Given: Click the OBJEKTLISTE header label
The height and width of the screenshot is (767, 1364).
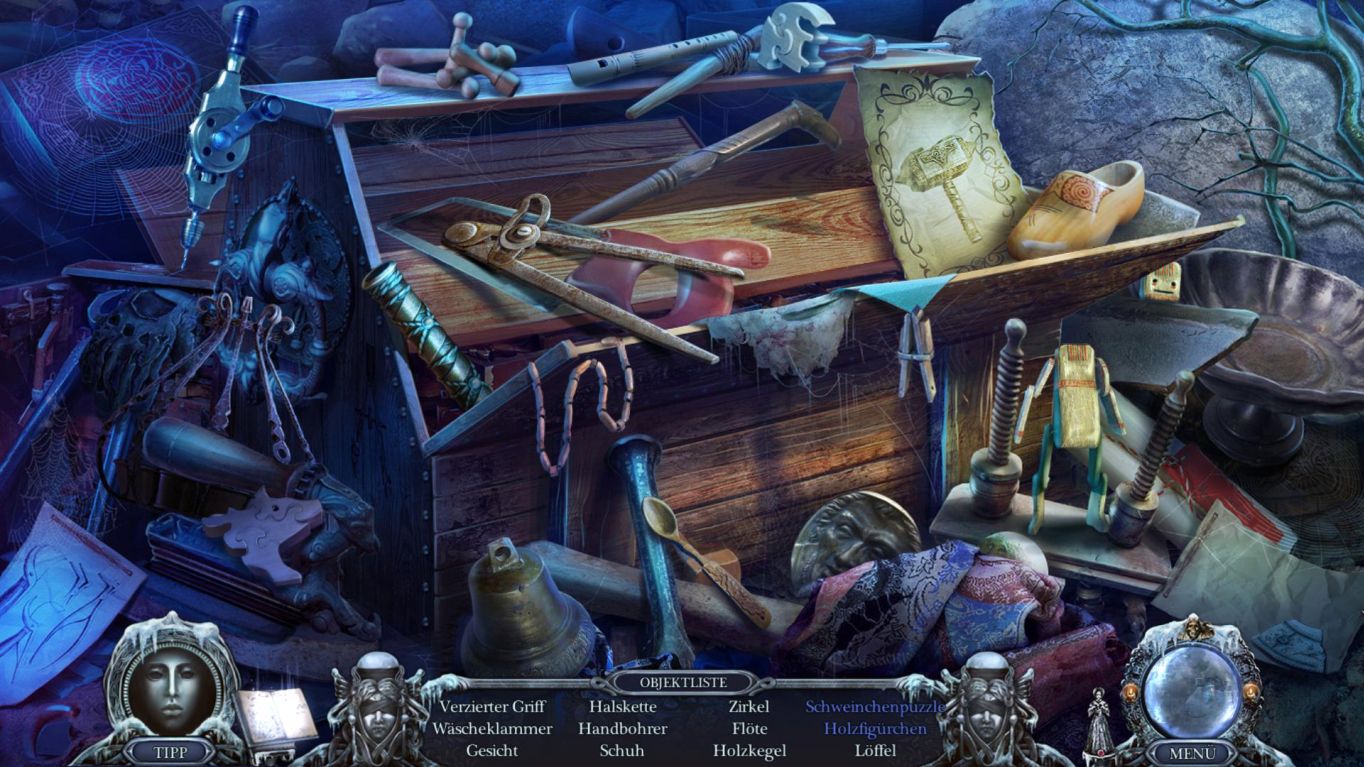Looking at the screenshot, I should click(x=683, y=684).
